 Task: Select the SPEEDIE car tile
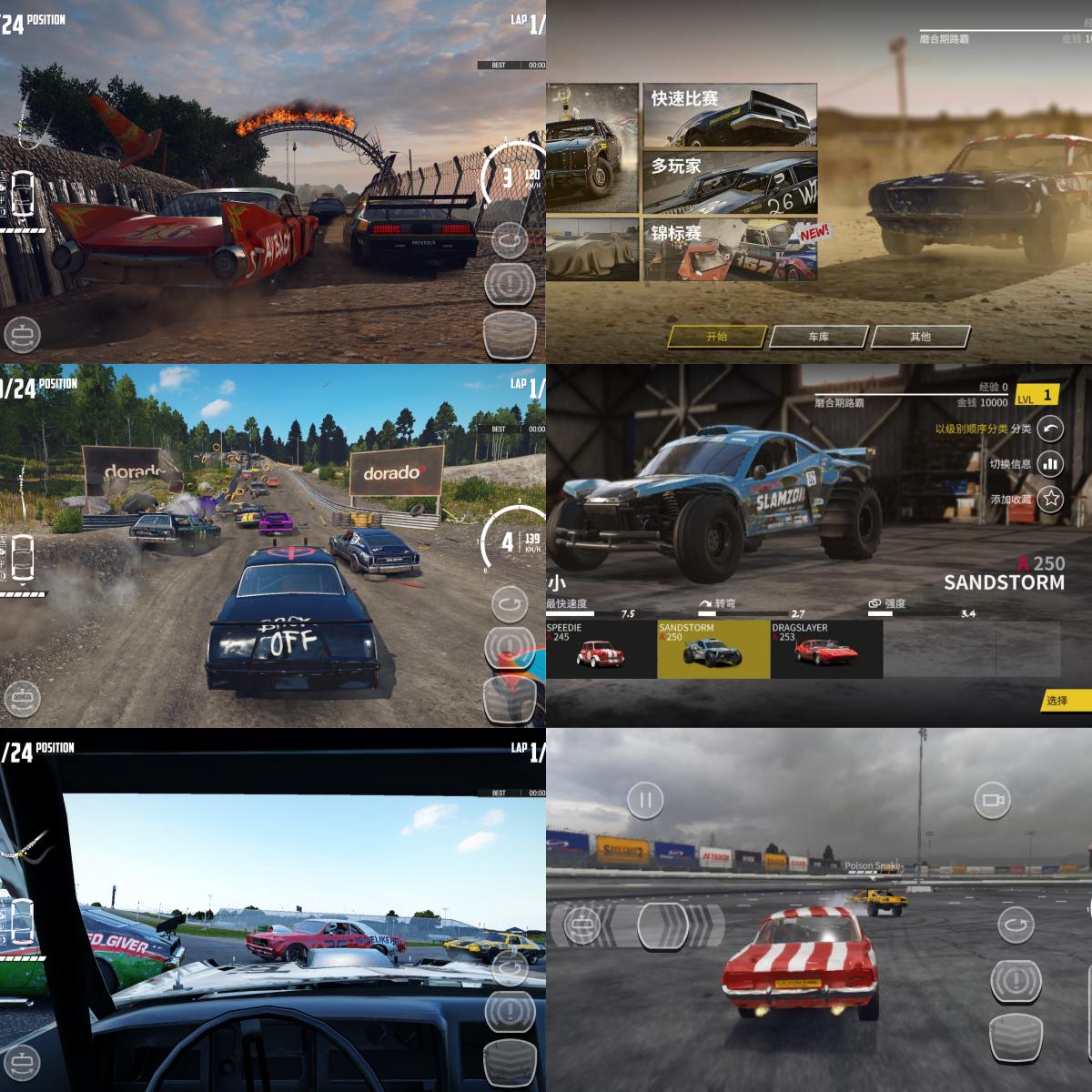tap(601, 649)
